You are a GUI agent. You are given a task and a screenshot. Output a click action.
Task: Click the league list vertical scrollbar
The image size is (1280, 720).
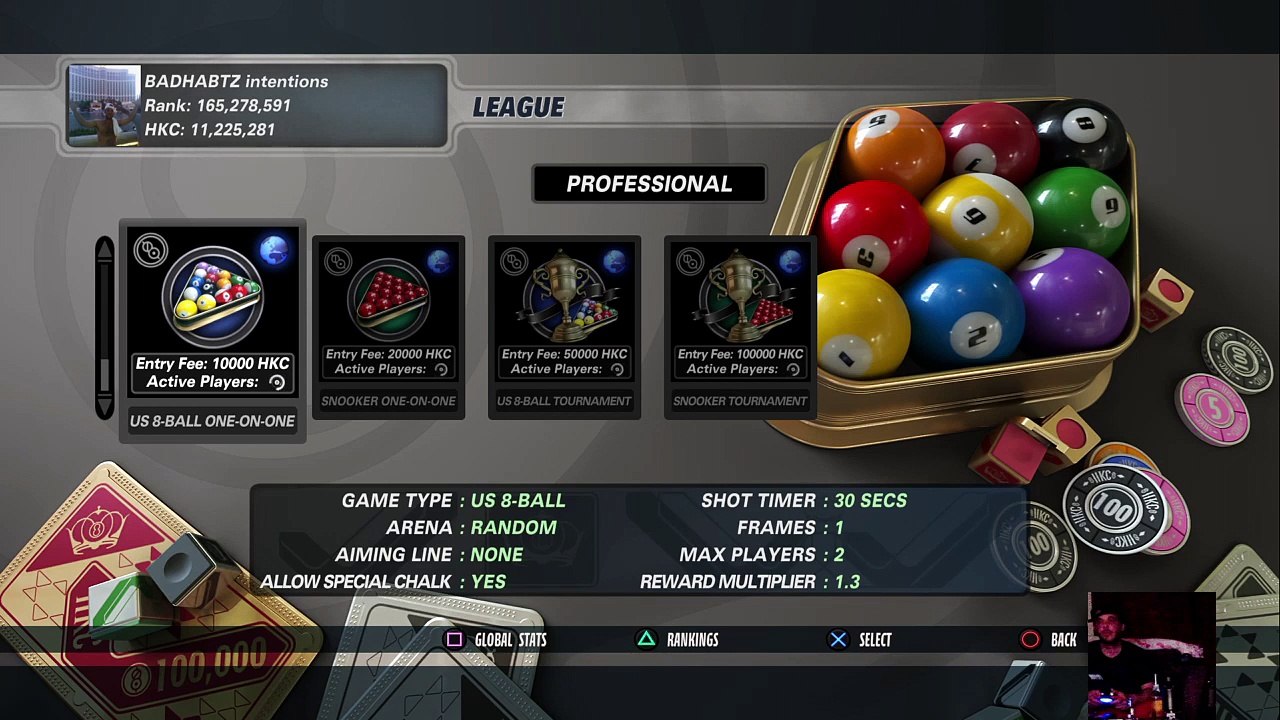105,328
